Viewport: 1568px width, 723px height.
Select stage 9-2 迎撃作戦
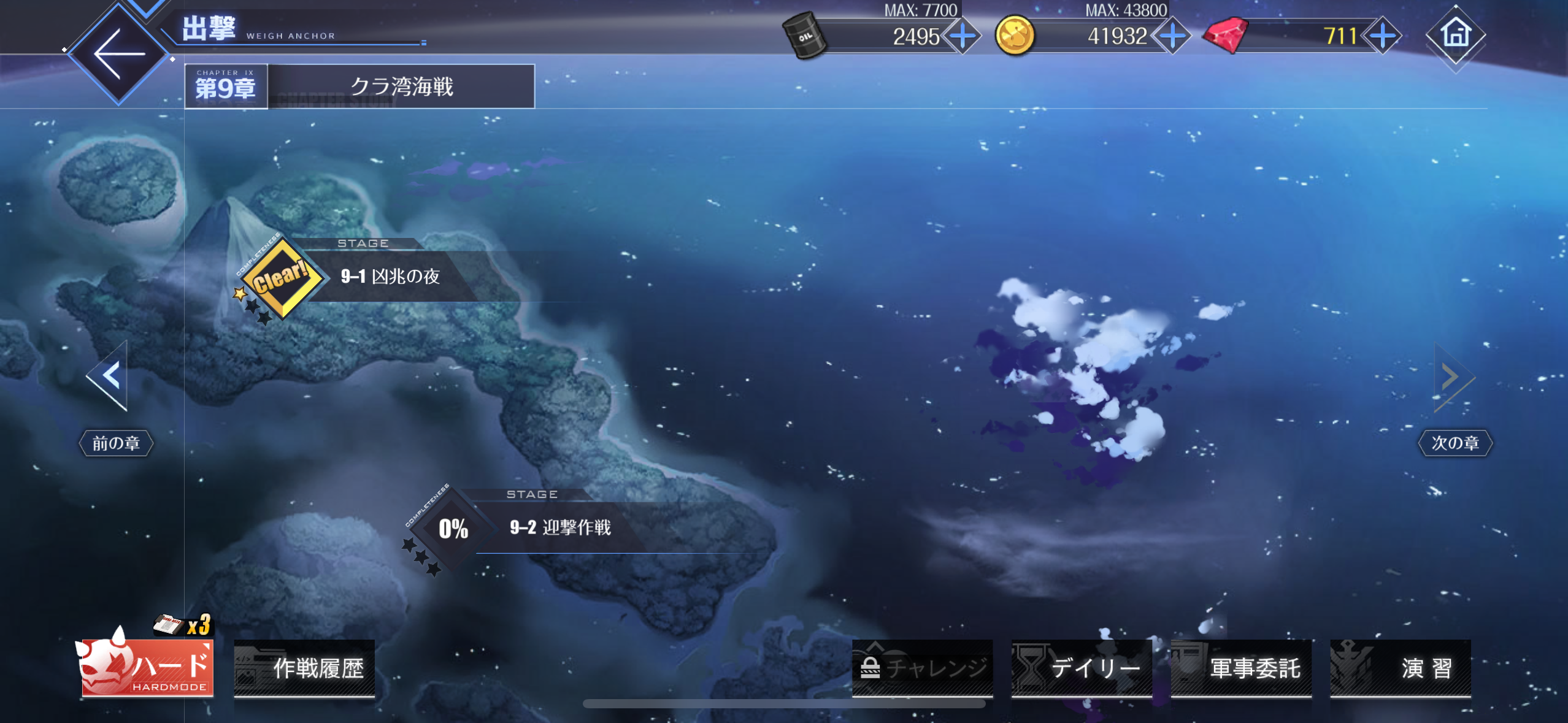[559, 527]
